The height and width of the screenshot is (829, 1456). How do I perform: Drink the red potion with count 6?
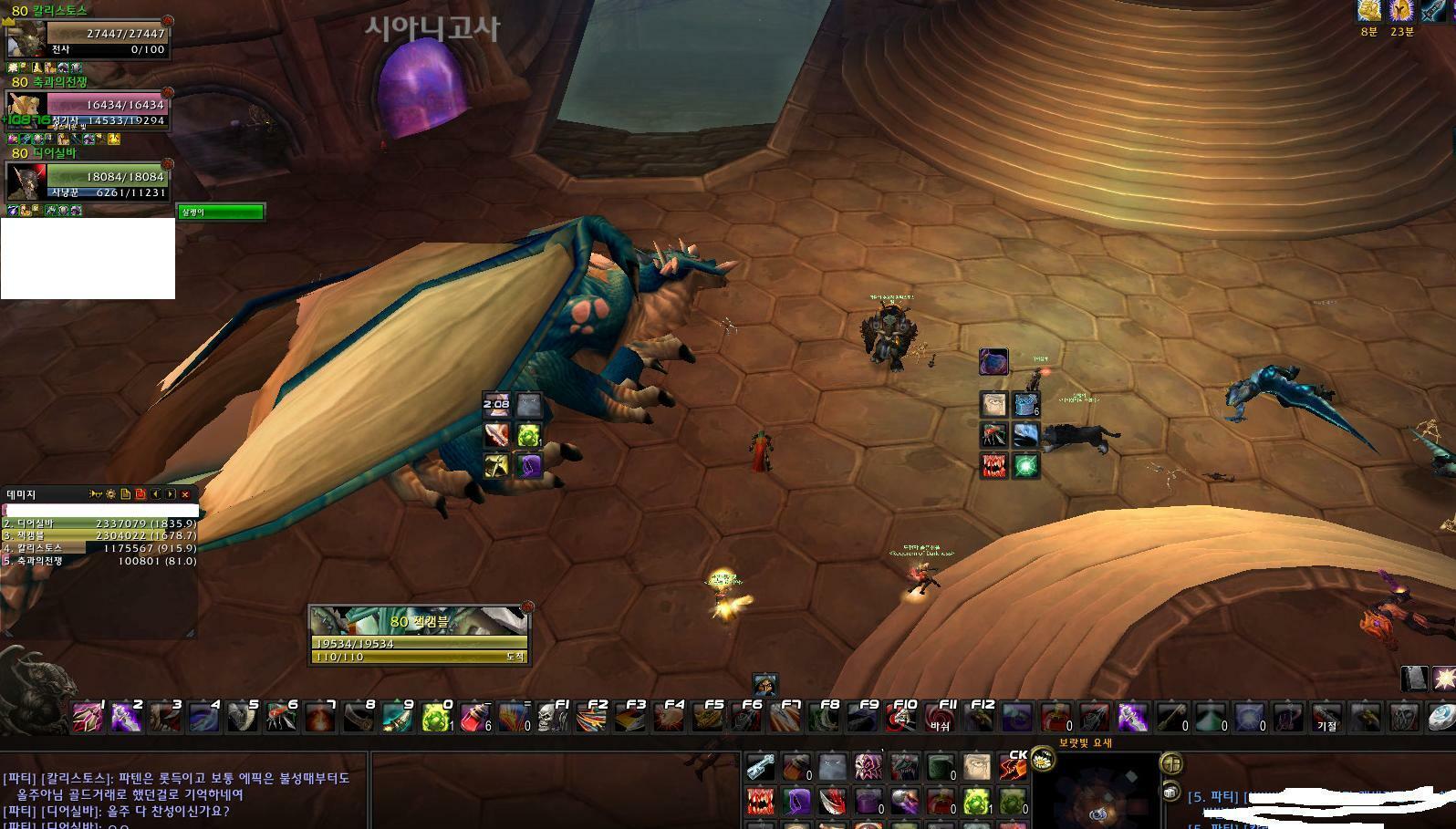474,719
